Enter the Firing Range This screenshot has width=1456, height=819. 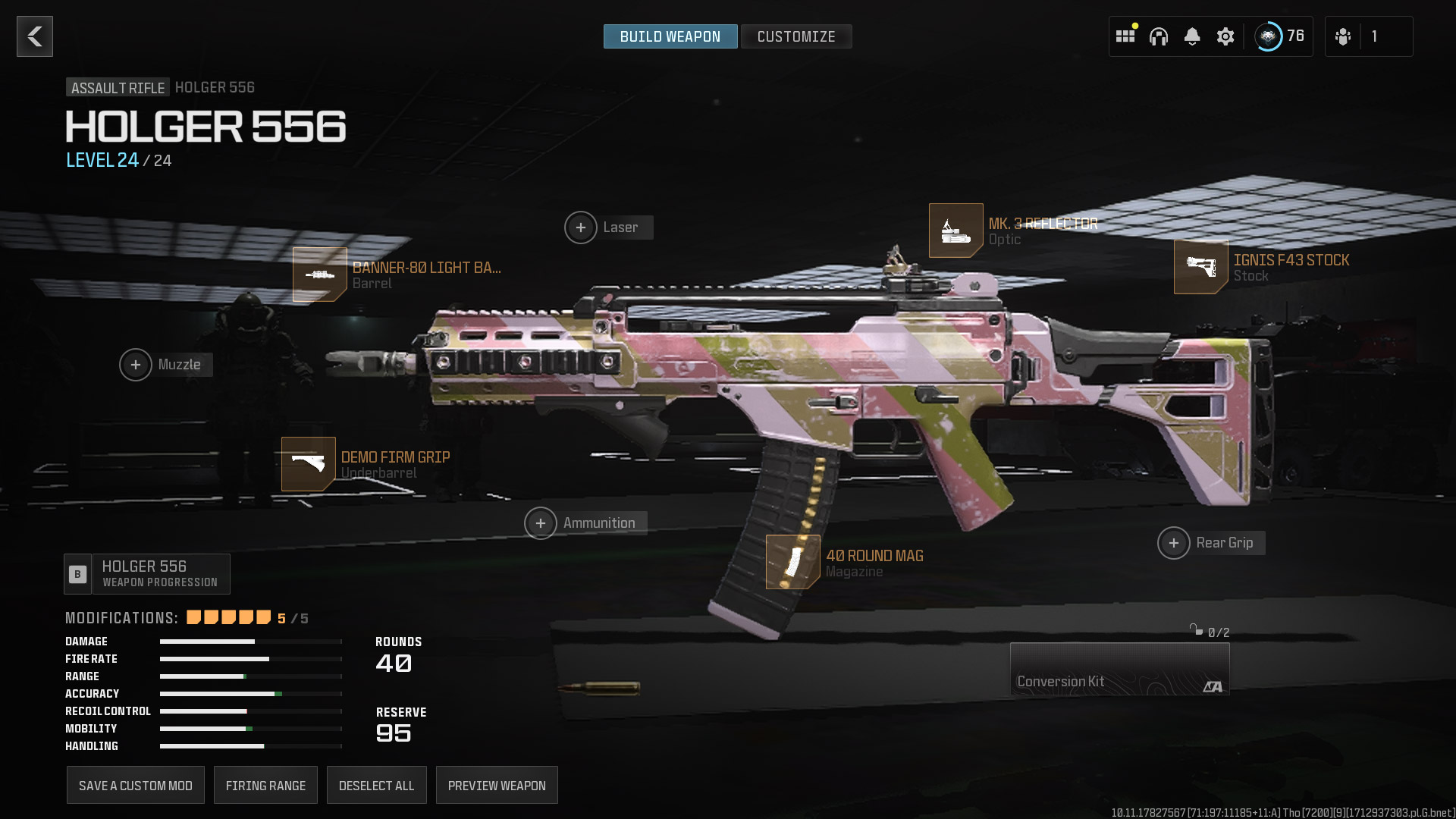pyautogui.click(x=265, y=786)
